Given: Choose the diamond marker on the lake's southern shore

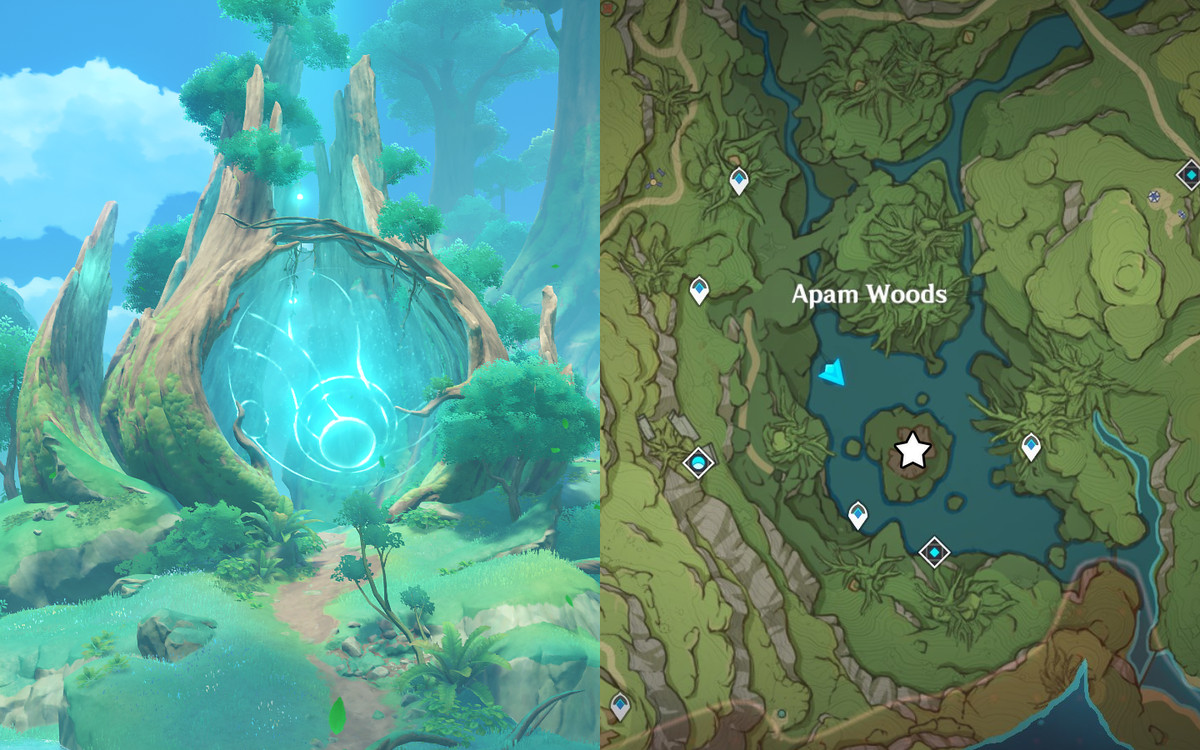Looking at the screenshot, I should pos(934,551).
